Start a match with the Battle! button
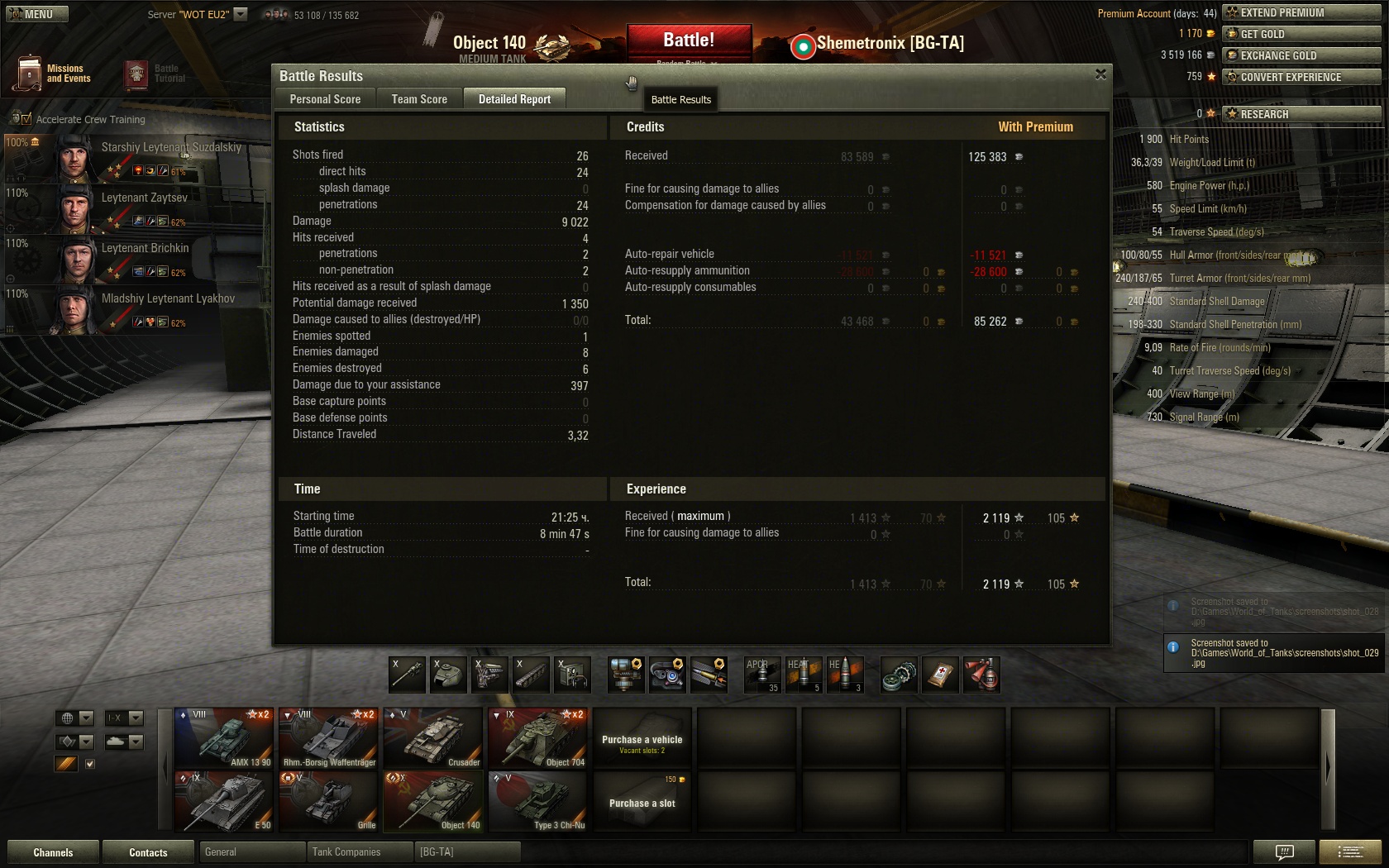Viewport: 1389px width, 868px height. [x=689, y=41]
